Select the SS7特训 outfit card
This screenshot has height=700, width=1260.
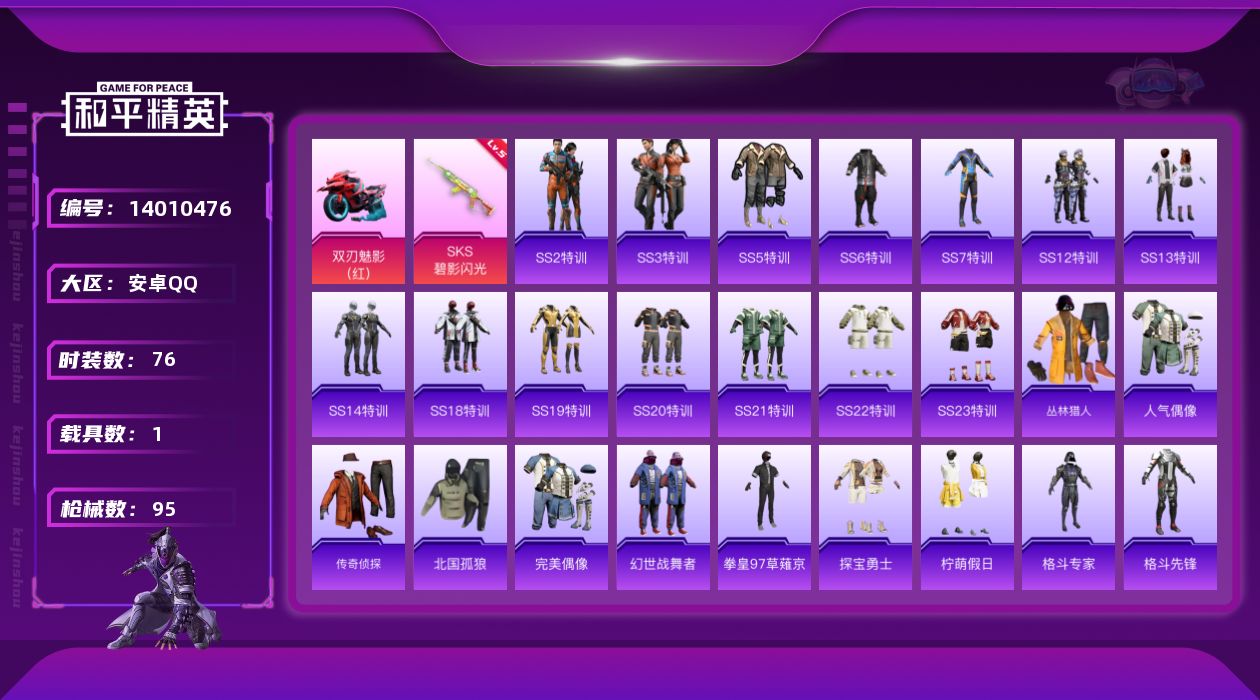coord(967,211)
